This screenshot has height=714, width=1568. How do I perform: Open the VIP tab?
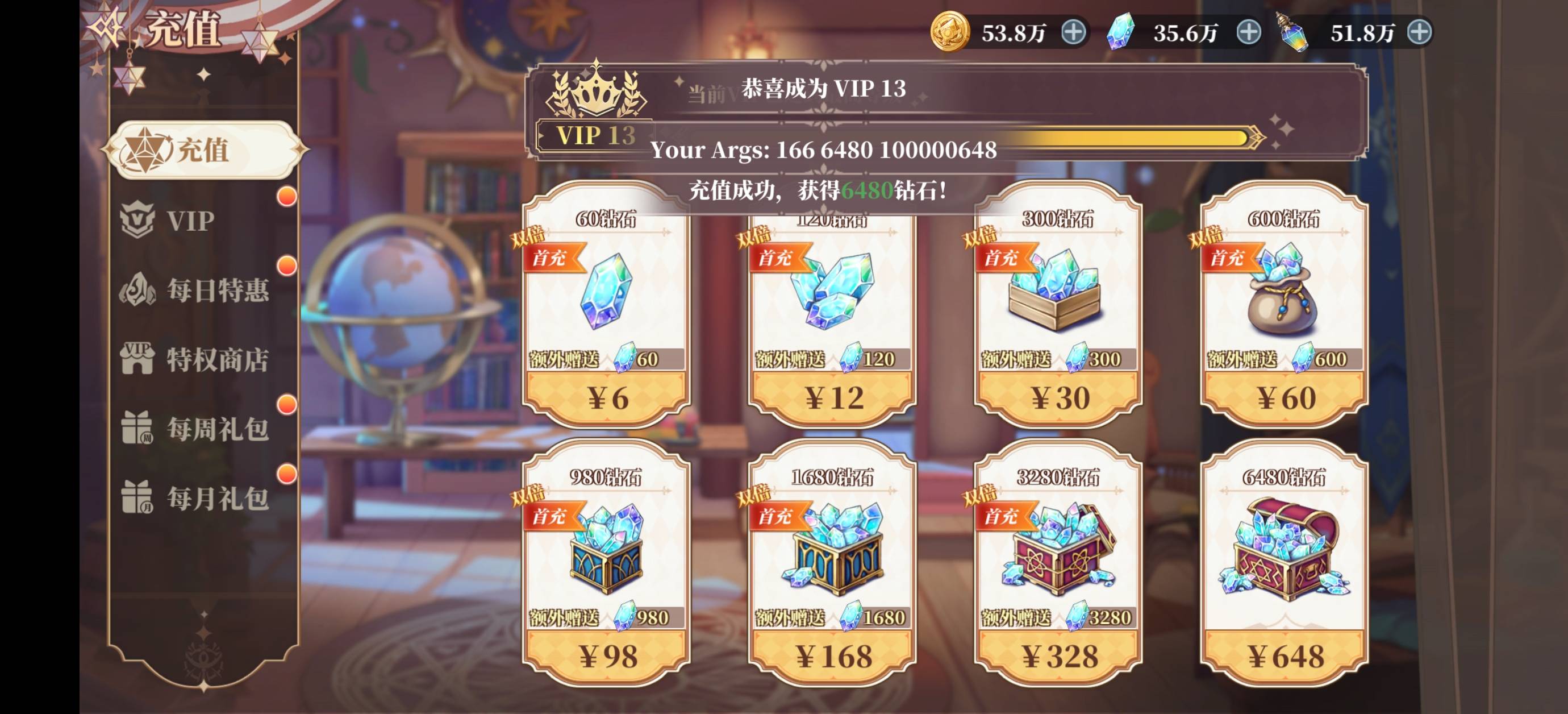190,221
